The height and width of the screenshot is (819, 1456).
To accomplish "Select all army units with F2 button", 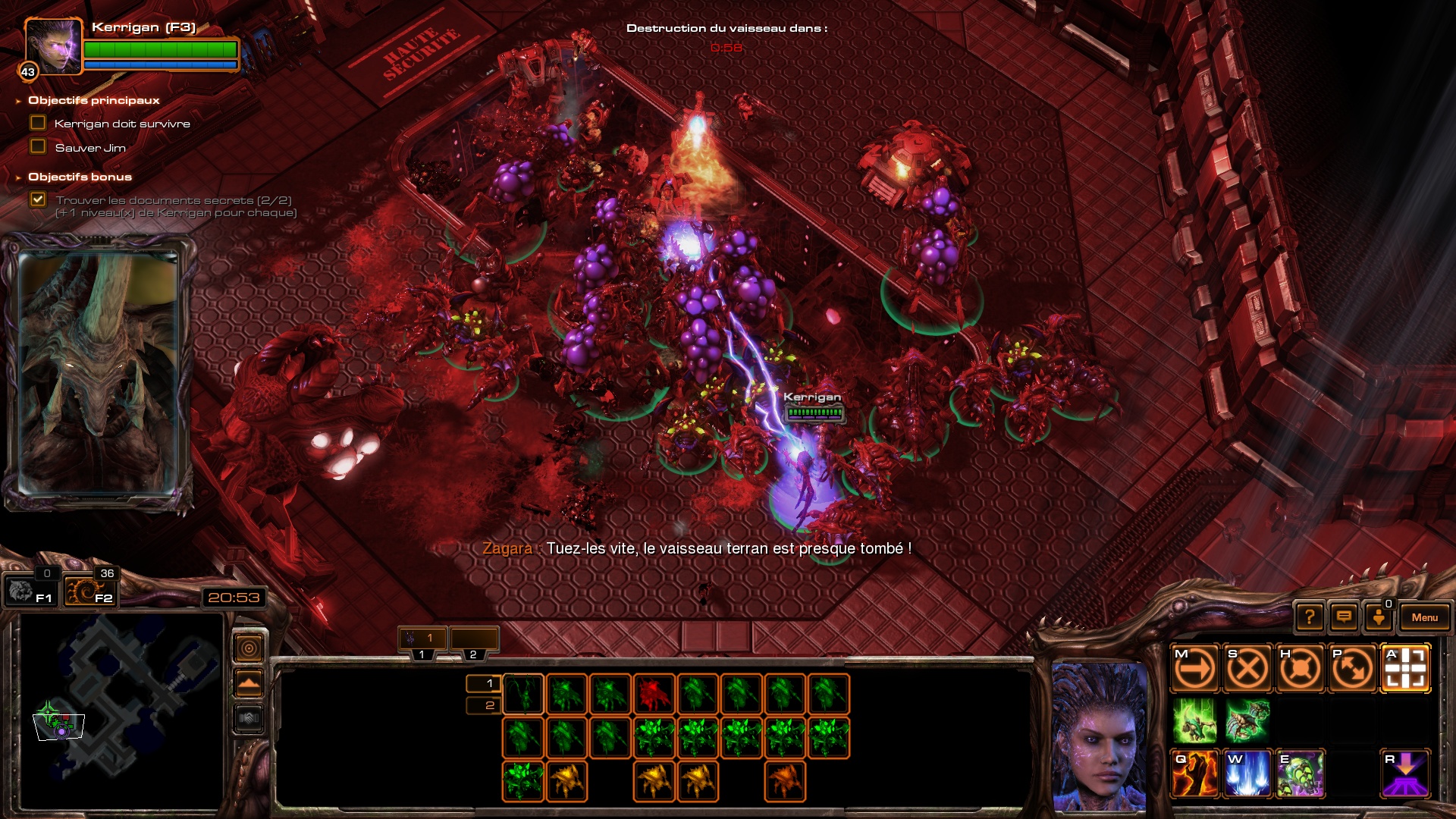I will coord(89,591).
